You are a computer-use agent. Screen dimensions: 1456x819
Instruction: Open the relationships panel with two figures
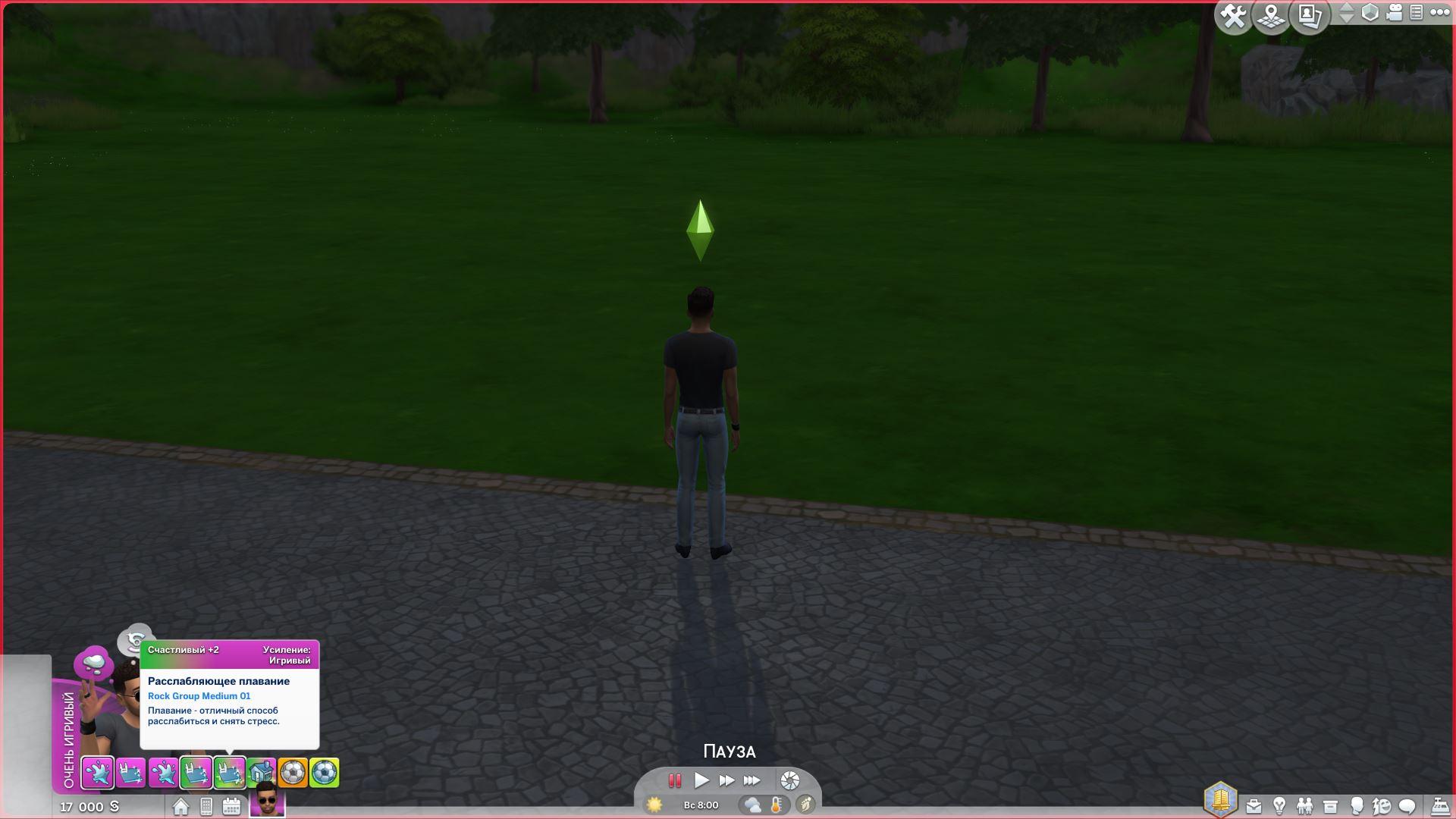tap(1304, 806)
